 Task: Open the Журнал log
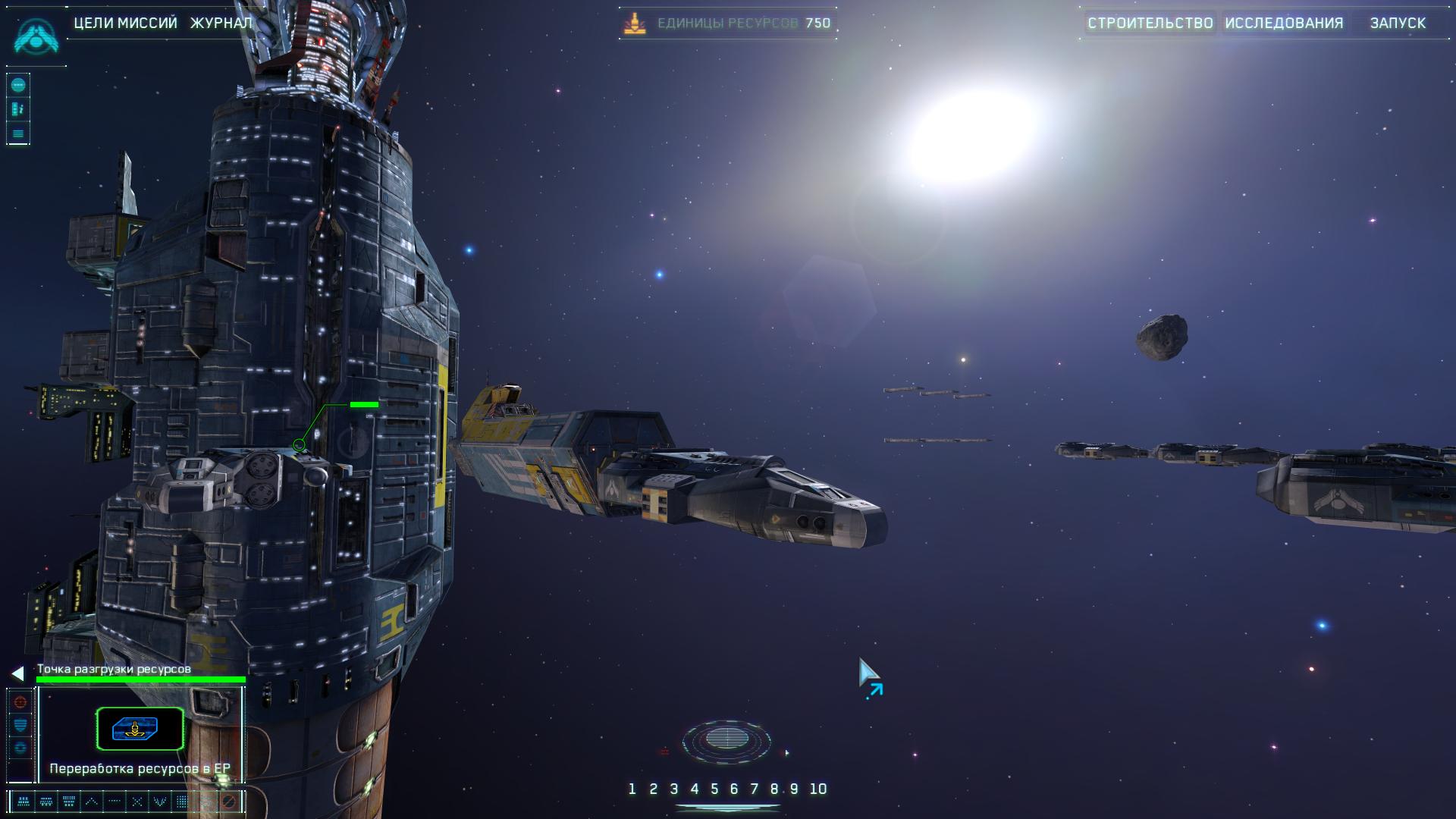(x=221, y=24)
